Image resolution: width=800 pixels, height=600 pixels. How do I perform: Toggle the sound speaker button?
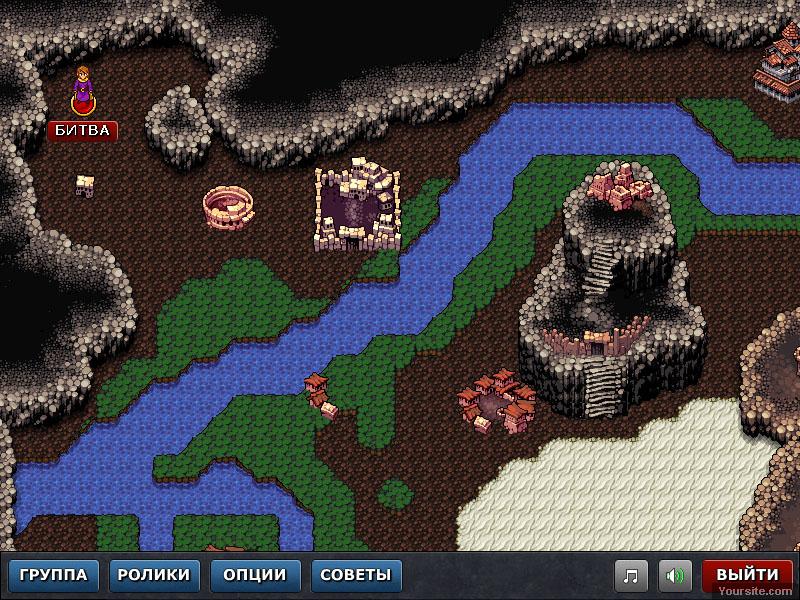point(676,576)
